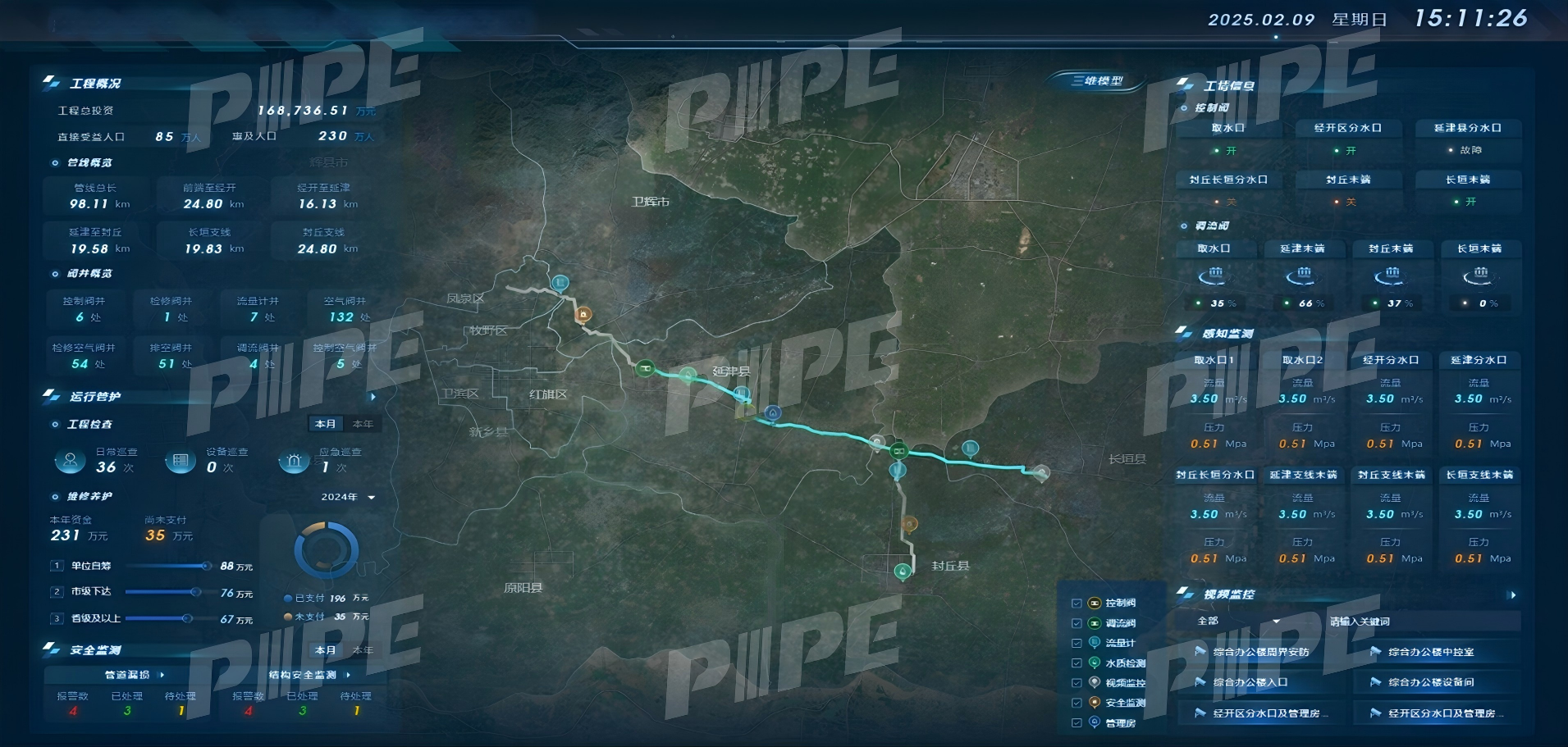The image size is (1568, 747).
Task: Switch 工程检查 to the 本年 tab
Action: click(x=363, y=424)
